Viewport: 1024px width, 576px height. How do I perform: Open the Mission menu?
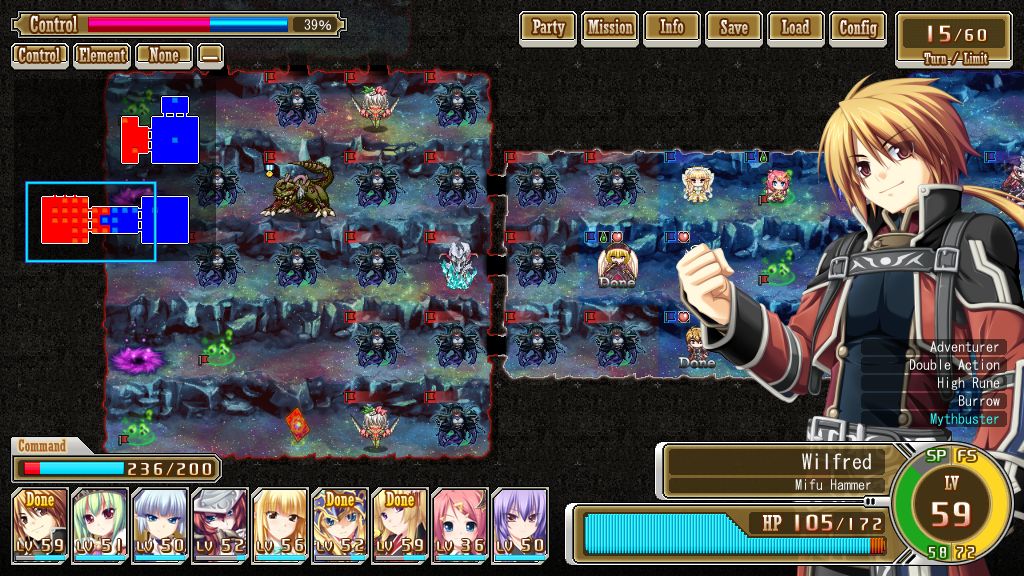(x=610, y=28)
